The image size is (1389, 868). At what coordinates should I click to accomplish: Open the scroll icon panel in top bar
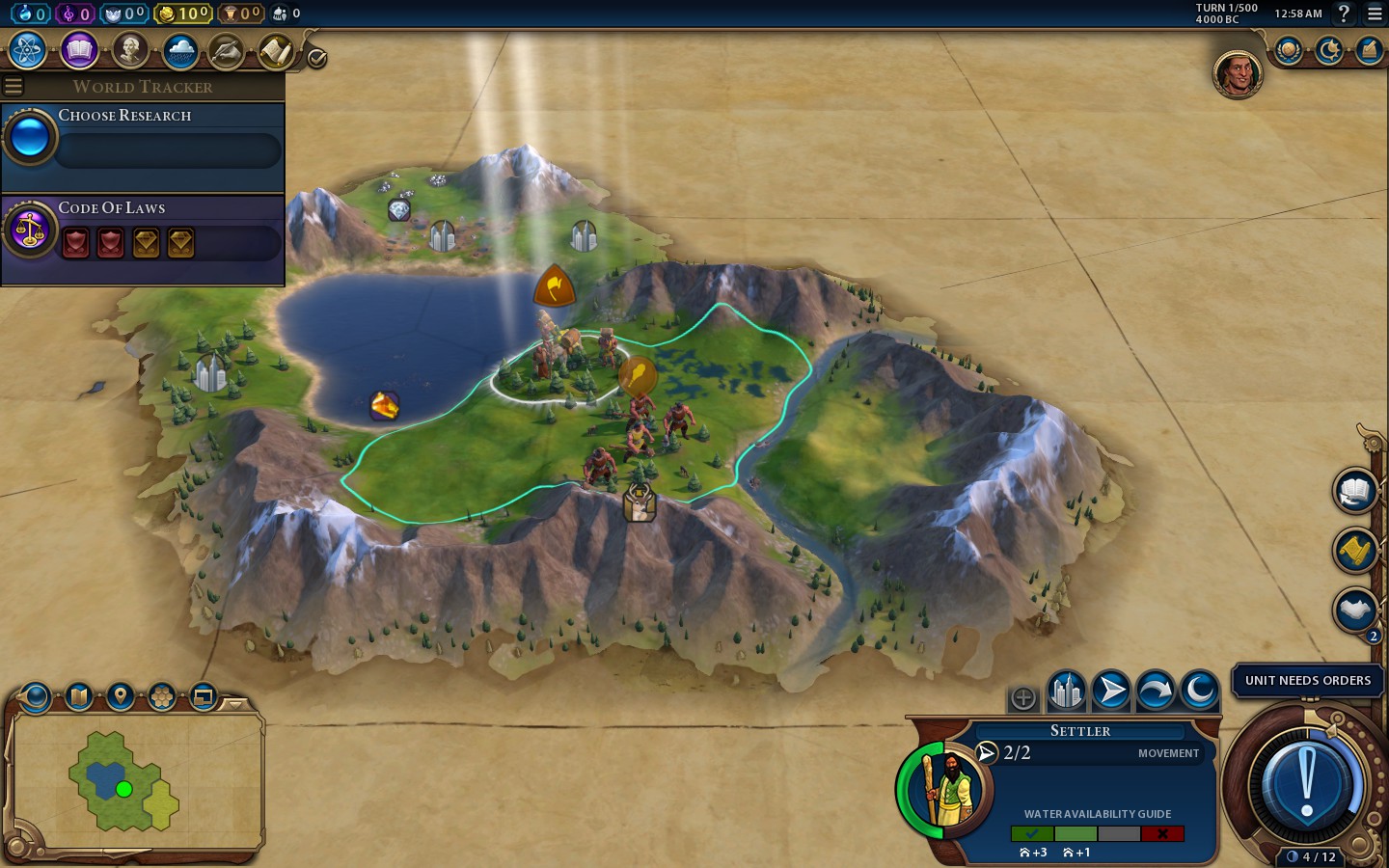[x=275, y=50]
